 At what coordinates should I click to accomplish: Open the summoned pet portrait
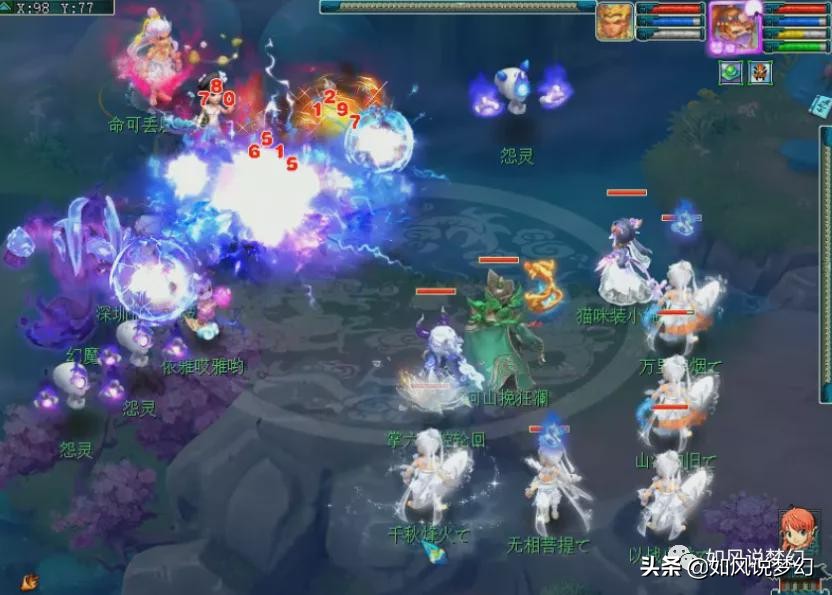[614, 22]
